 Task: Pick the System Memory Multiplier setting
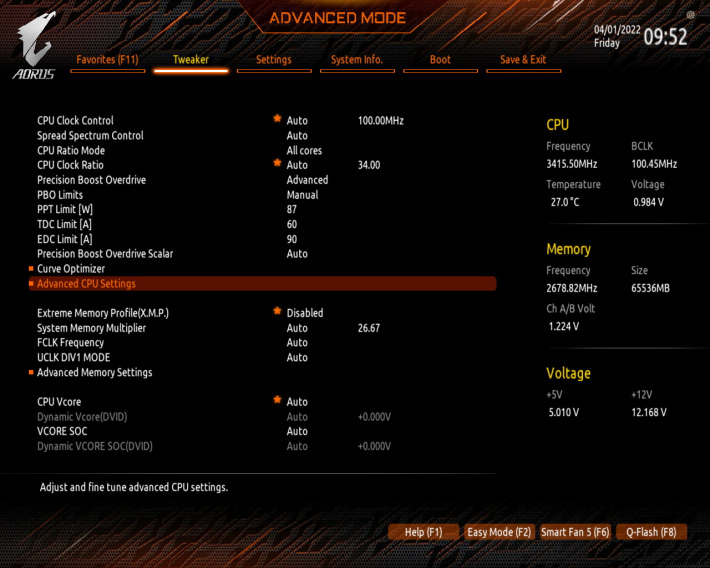[92, 328]
